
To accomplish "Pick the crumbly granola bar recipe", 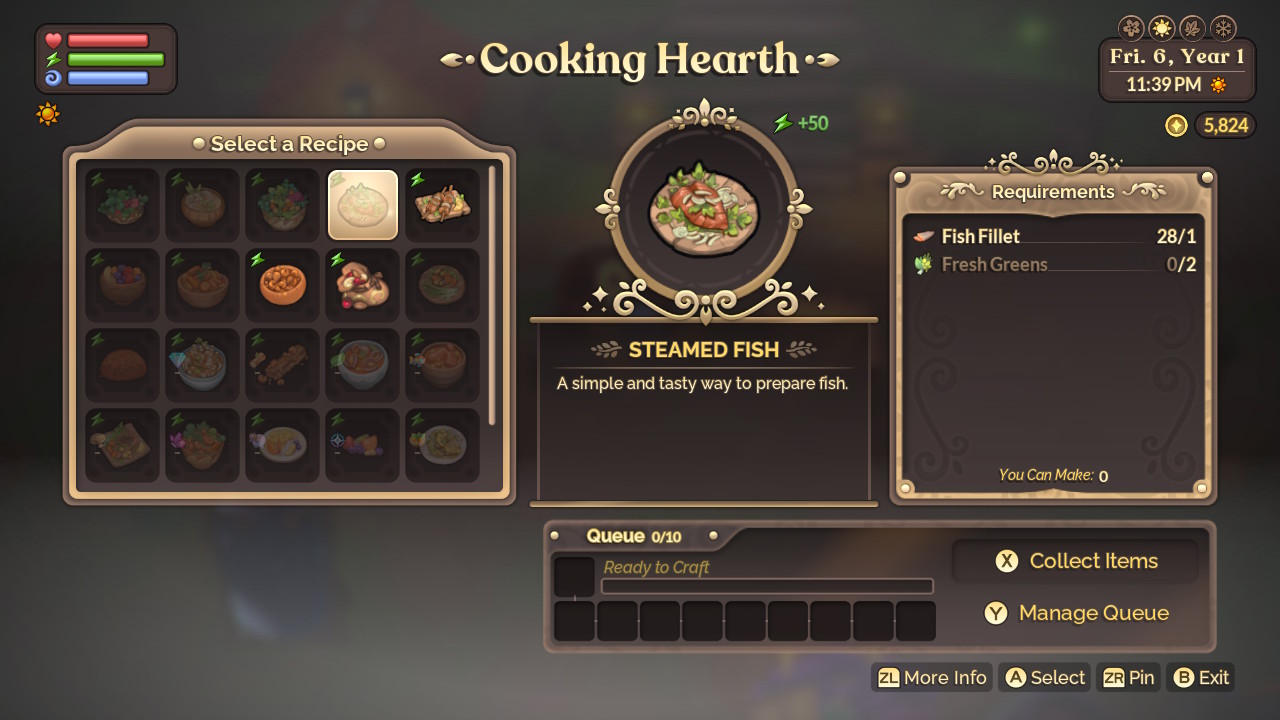I will pyautogui.click(x=283, y=365).
